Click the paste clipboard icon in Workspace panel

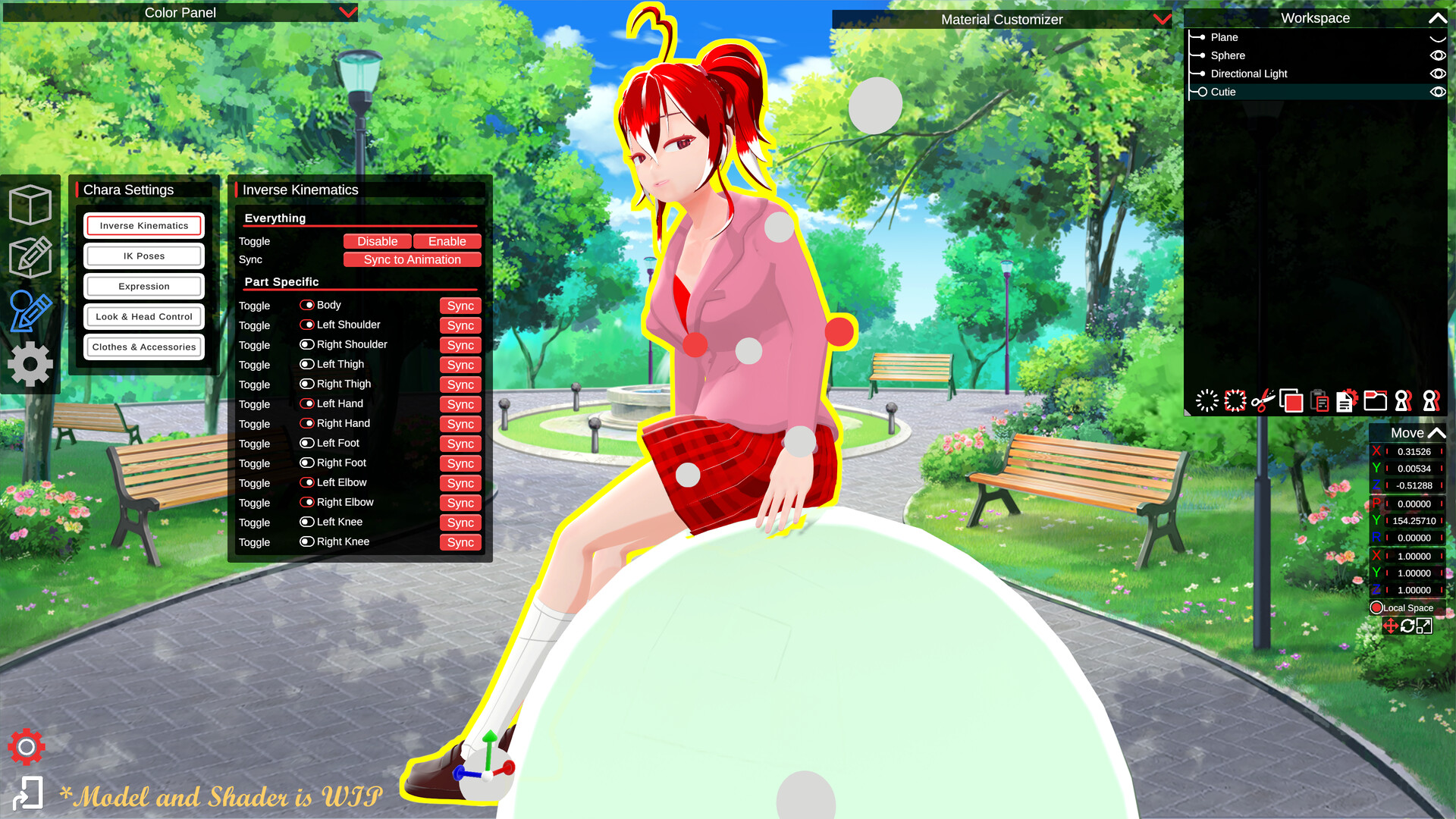[1318, 401]
